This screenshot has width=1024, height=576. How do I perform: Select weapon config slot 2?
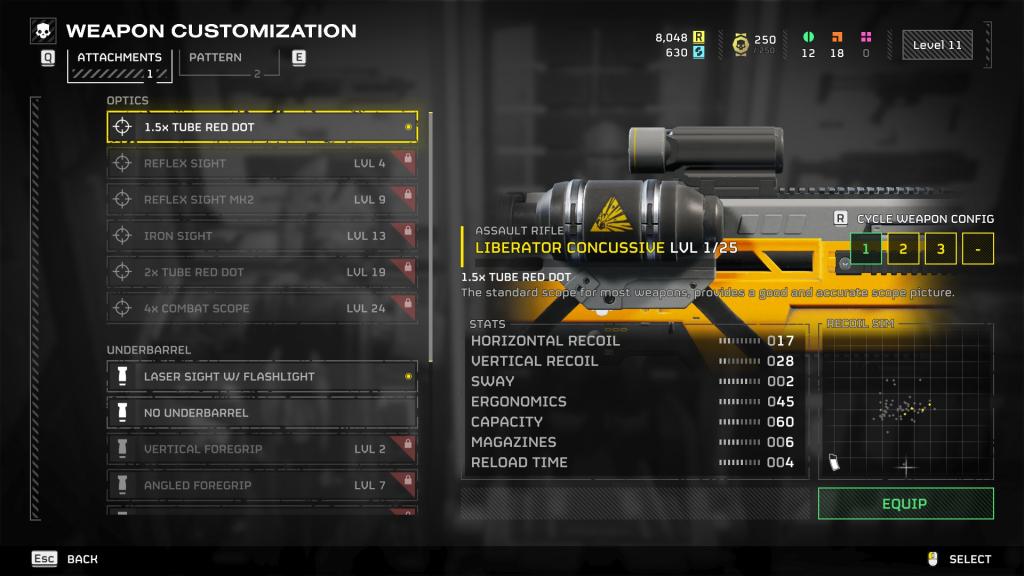pyautogui.click(x=903, y=248)
